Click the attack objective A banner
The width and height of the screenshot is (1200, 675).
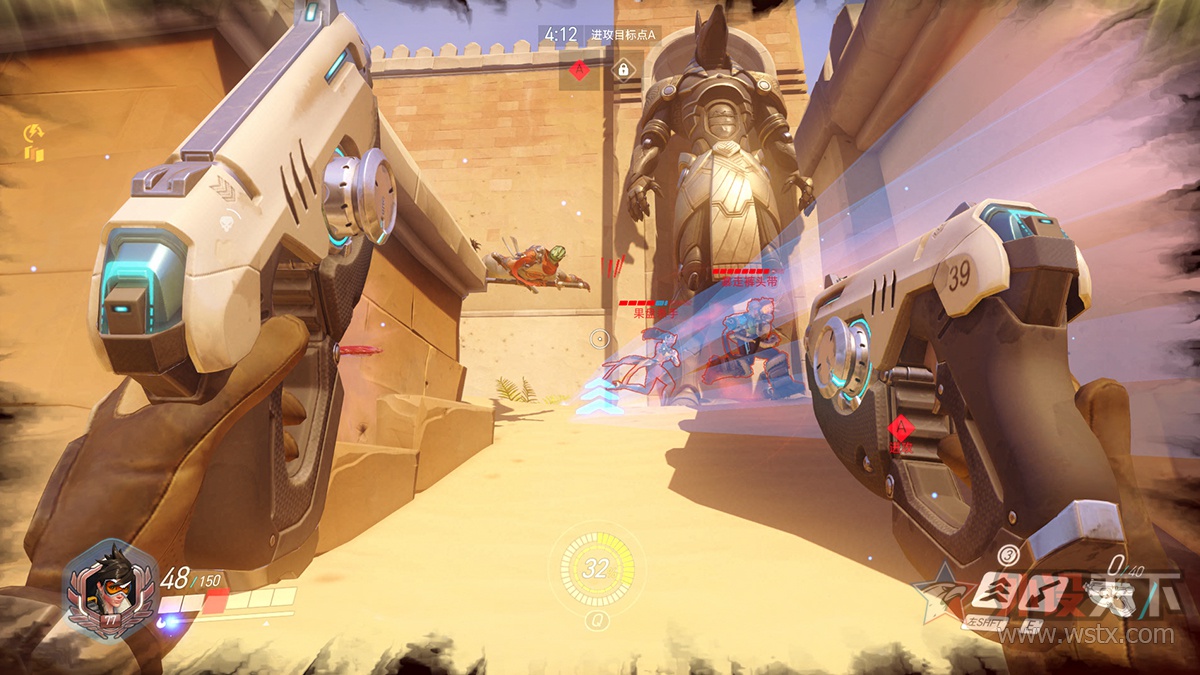pos(624,35)
